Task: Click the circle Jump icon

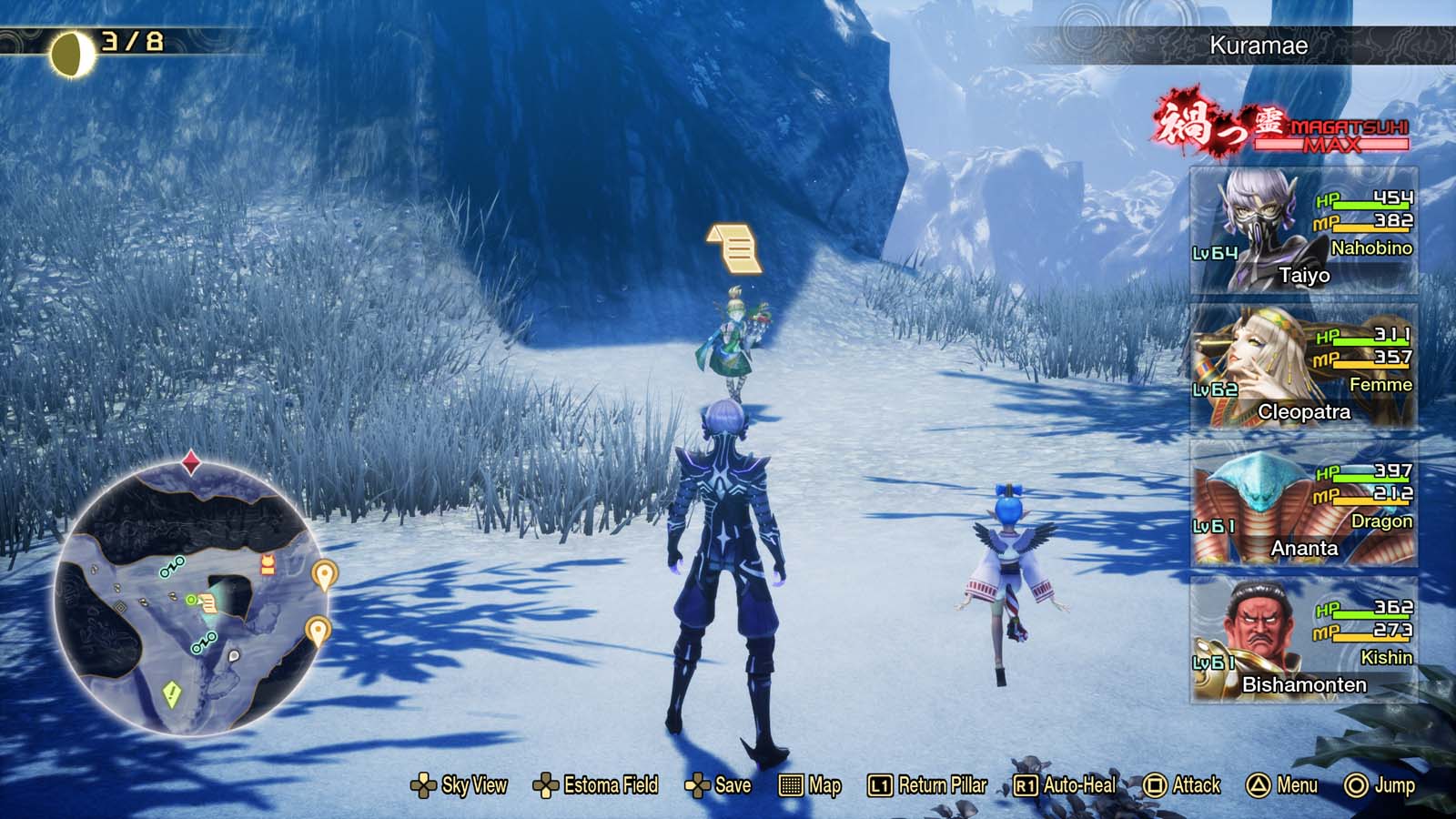Action: pyautogui.click(x=1354, y=784)
